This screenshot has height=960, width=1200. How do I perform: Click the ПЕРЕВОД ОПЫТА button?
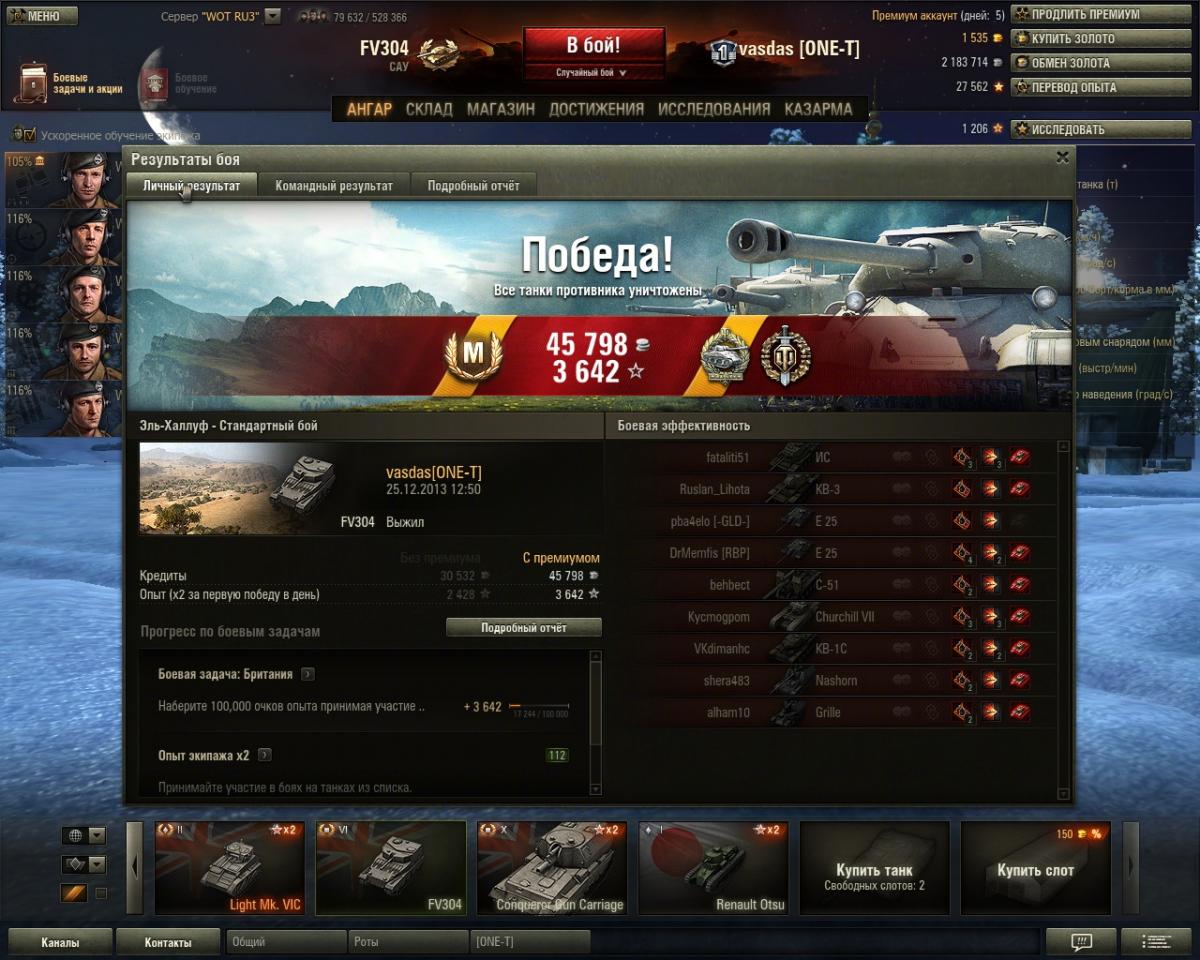1085,87
